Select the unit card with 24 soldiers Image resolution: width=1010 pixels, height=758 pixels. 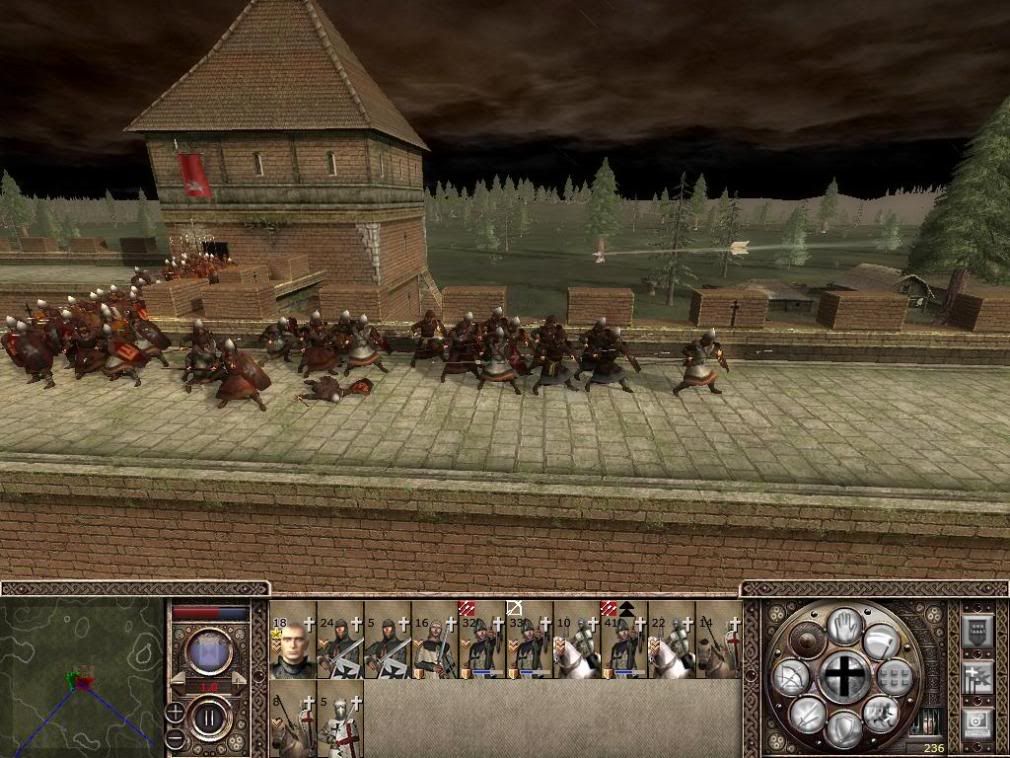[x=340, y=640]
